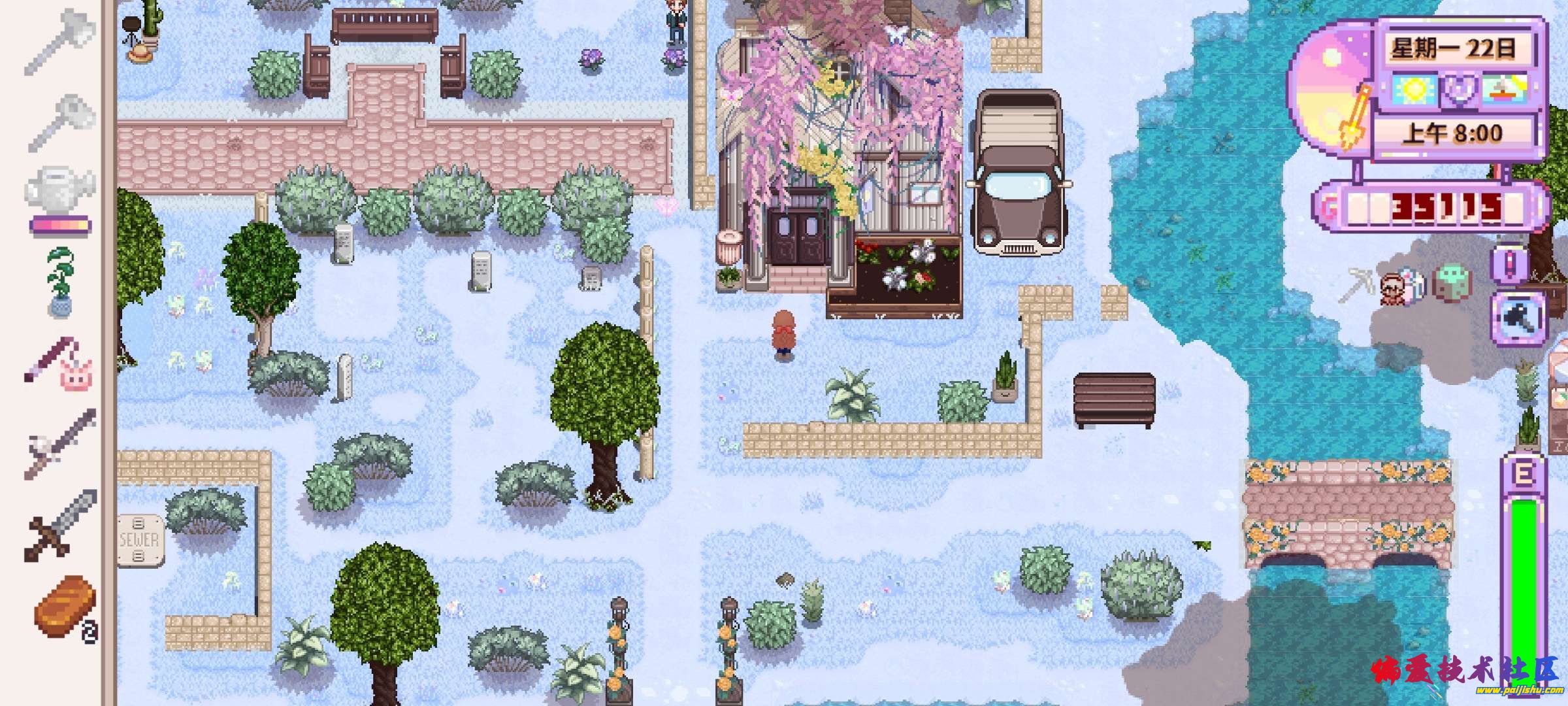Select the potted plant toolbar slot

tap(61, 282)
